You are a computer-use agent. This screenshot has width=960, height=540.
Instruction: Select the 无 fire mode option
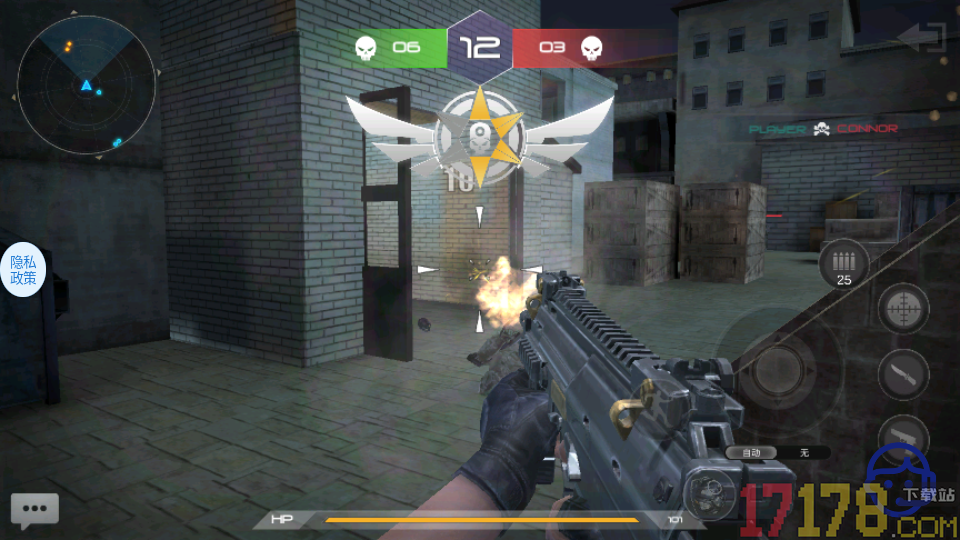[803, 453]
